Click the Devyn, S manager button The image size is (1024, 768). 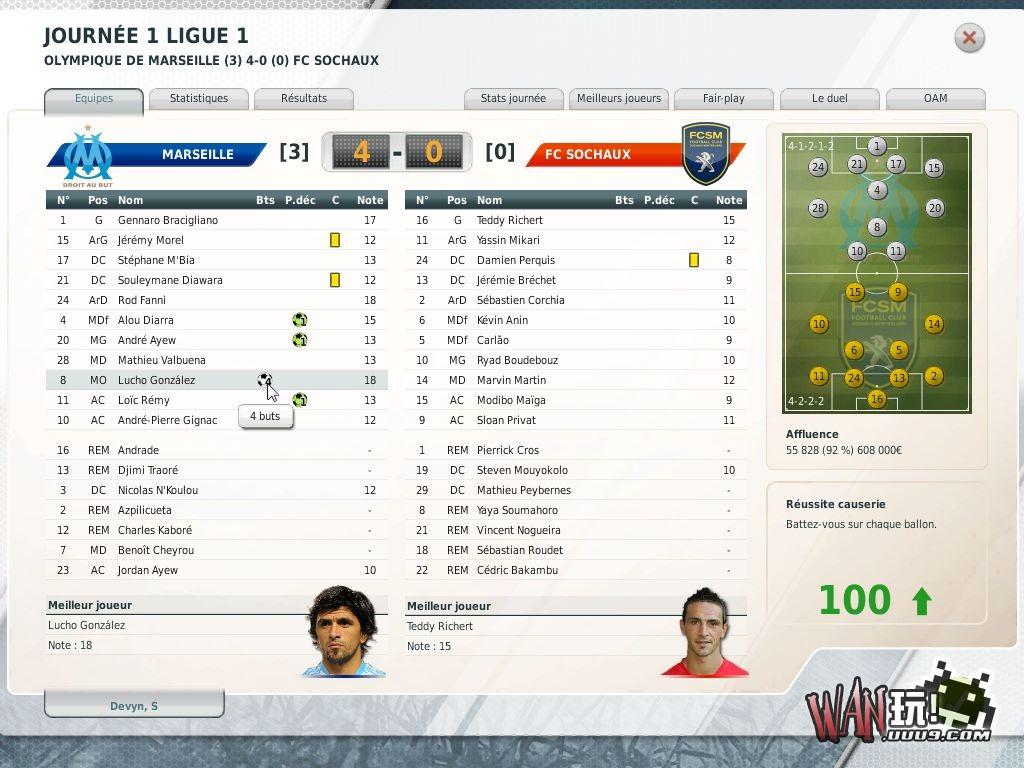[134, 706]
